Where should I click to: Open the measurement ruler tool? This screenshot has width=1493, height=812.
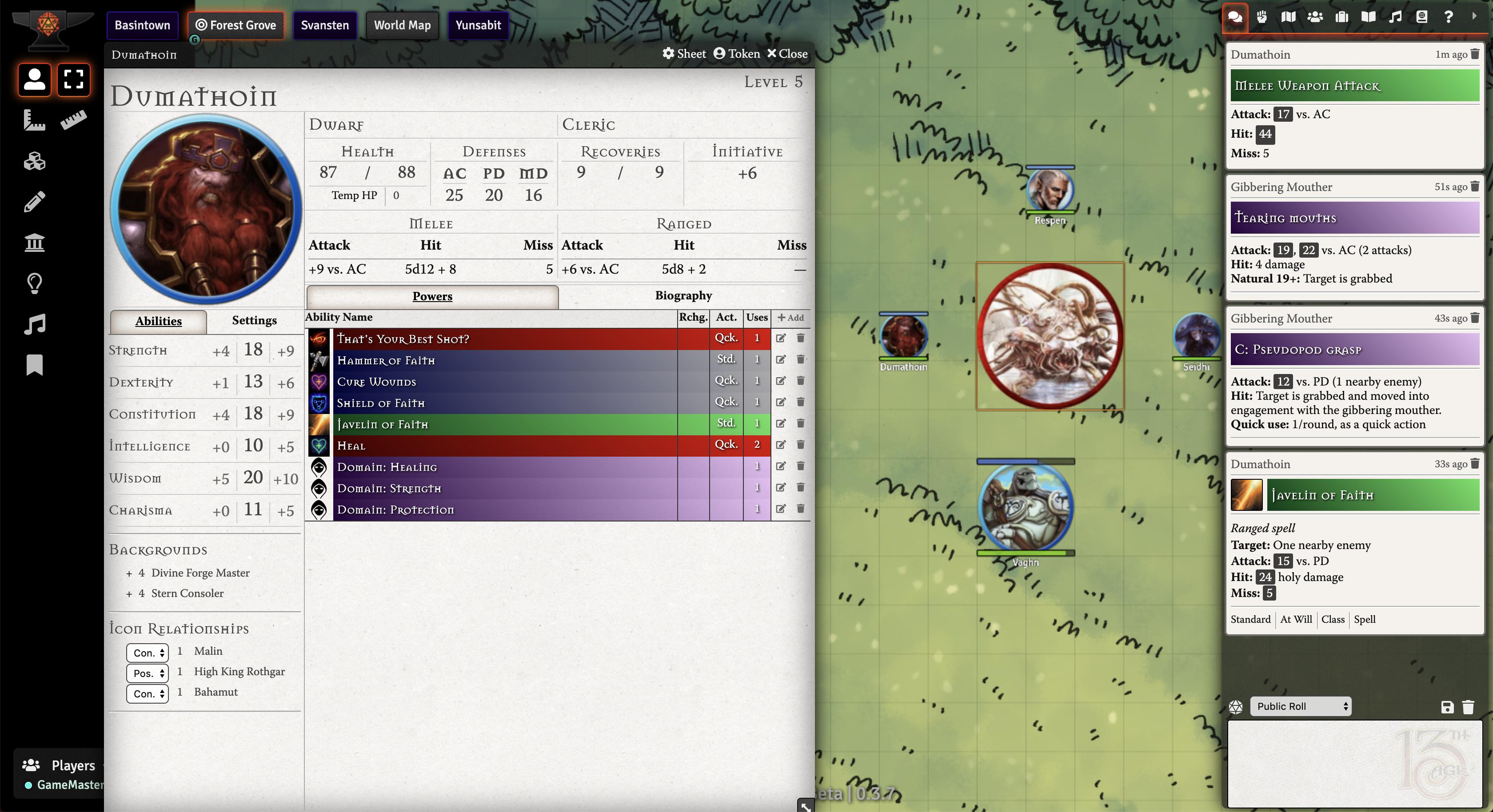[x=75, y=120]
